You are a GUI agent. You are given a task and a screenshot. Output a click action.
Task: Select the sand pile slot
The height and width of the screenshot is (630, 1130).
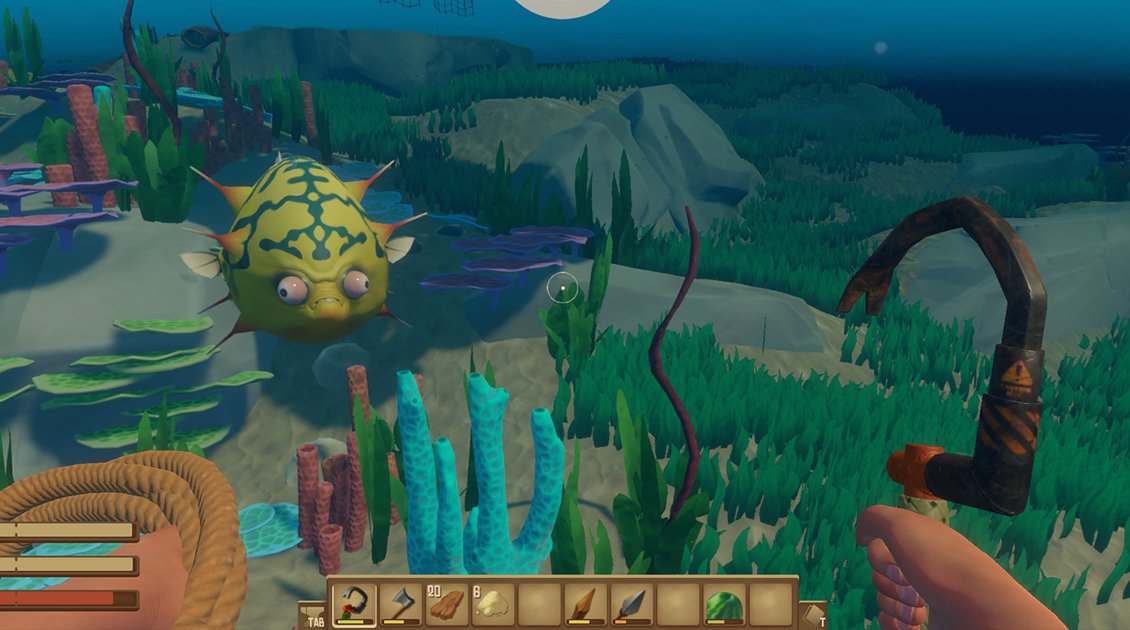point(493,603)
